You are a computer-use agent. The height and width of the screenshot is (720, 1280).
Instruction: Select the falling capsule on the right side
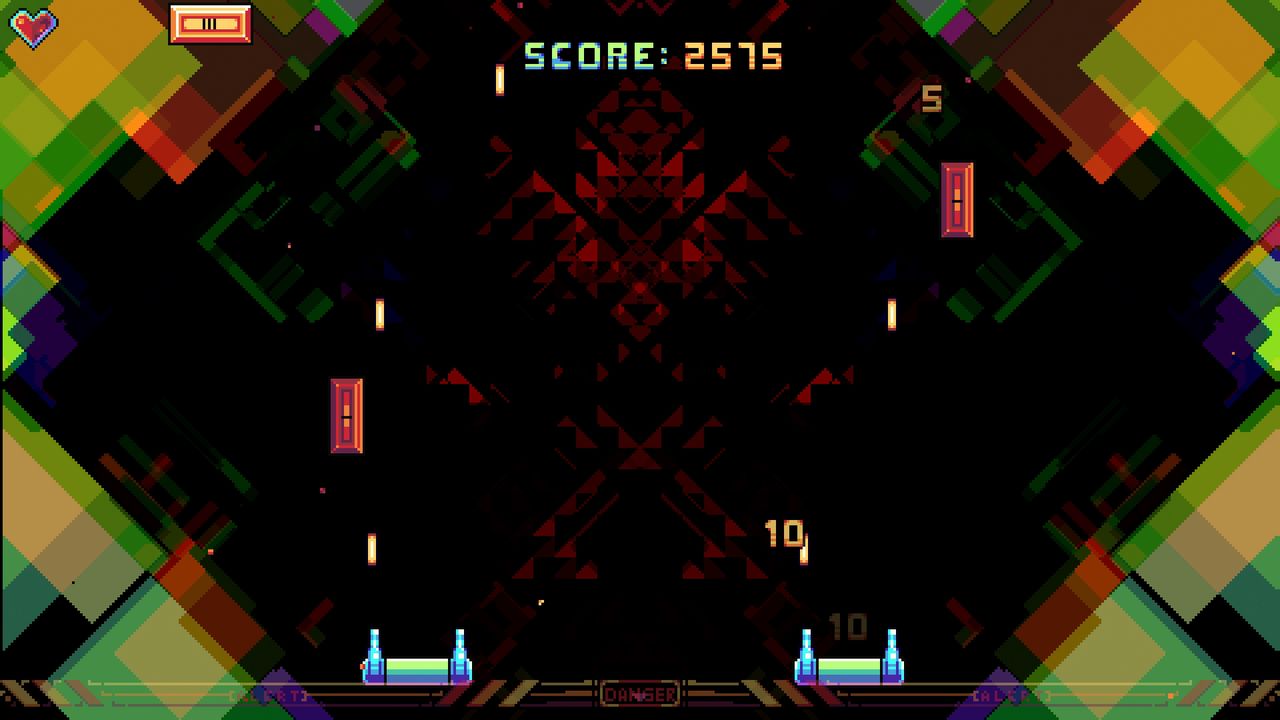958,198
